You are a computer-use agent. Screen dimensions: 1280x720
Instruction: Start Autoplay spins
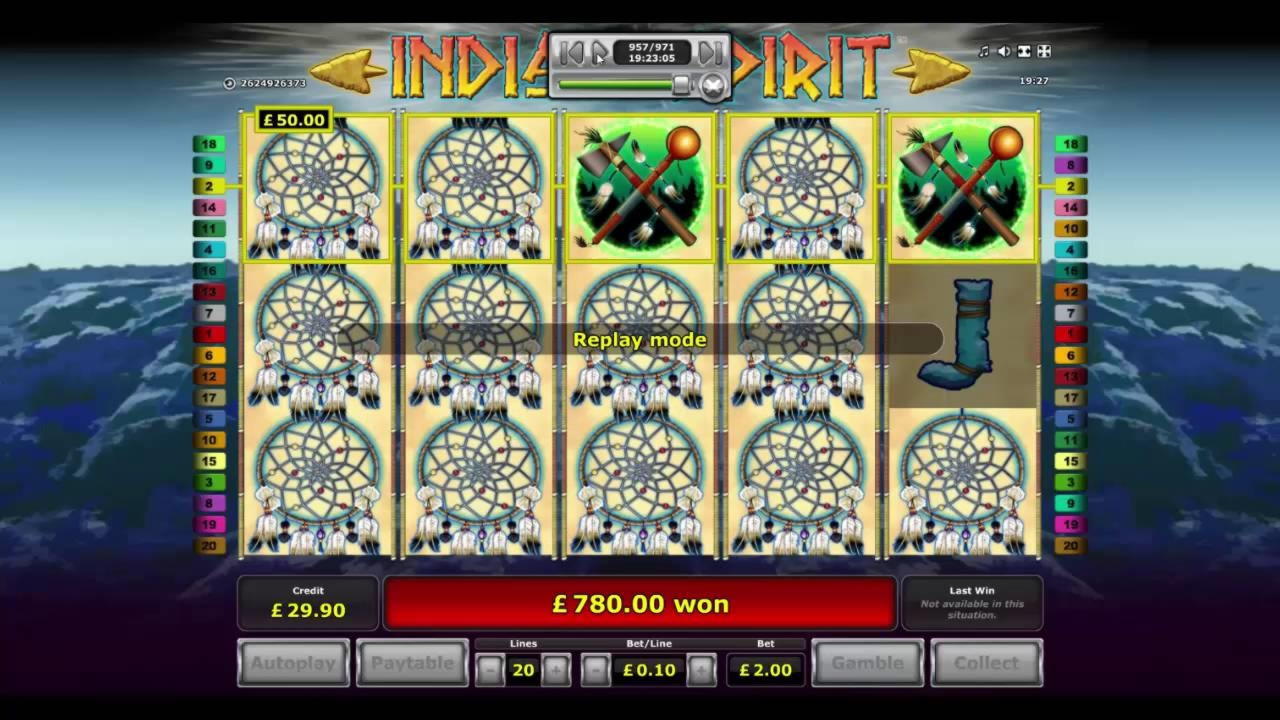pos(294,663)
